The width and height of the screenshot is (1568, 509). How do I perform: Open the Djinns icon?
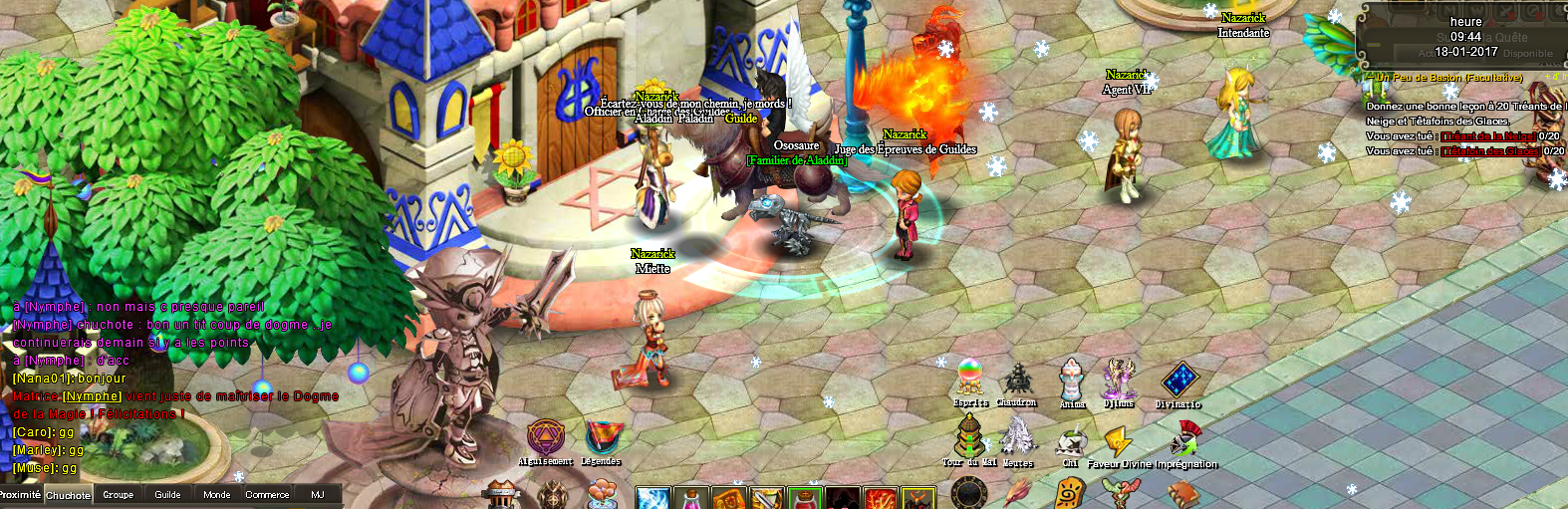click(1119, 379)
